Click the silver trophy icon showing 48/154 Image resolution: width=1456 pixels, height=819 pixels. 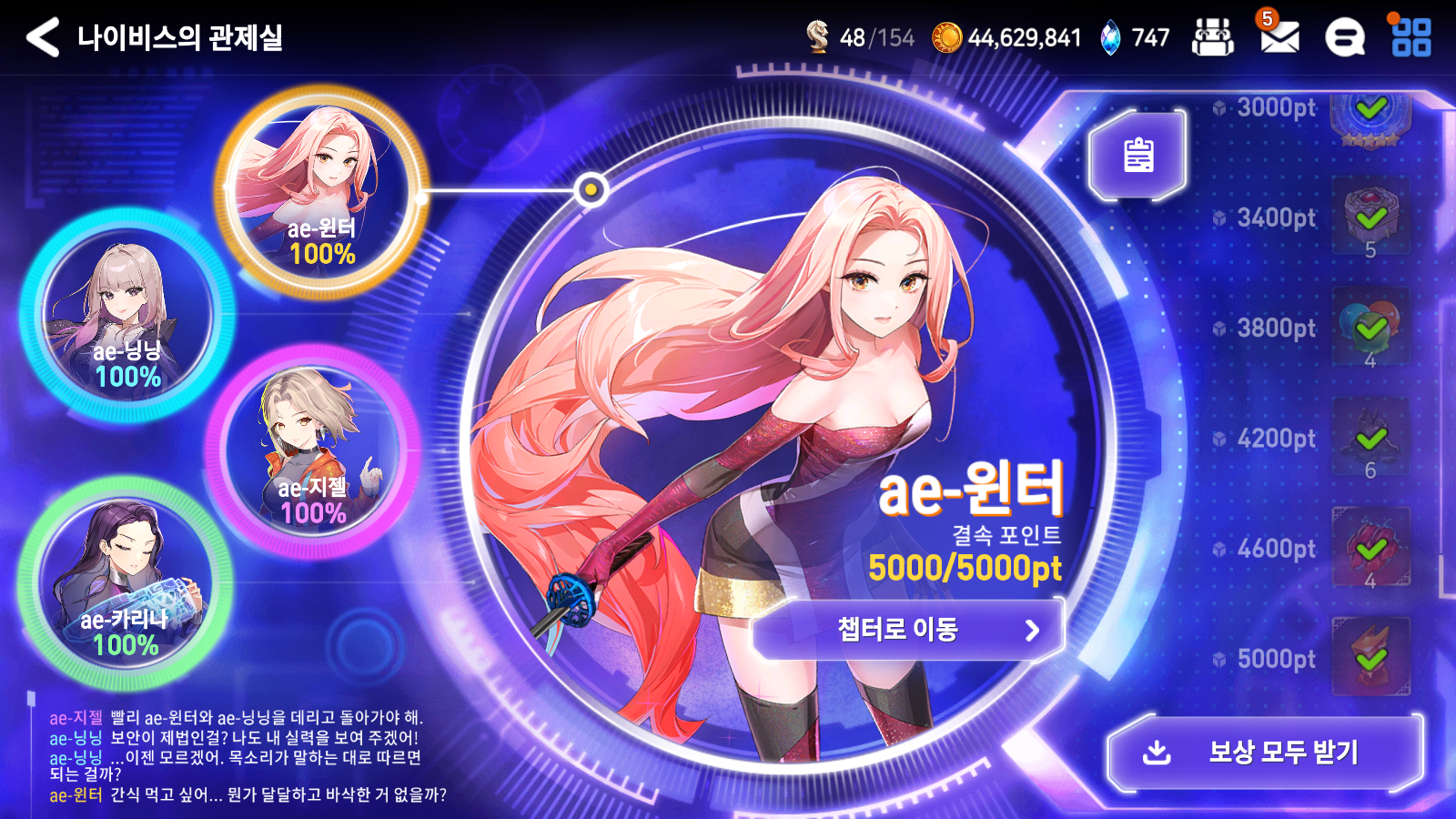coord(820,38)
